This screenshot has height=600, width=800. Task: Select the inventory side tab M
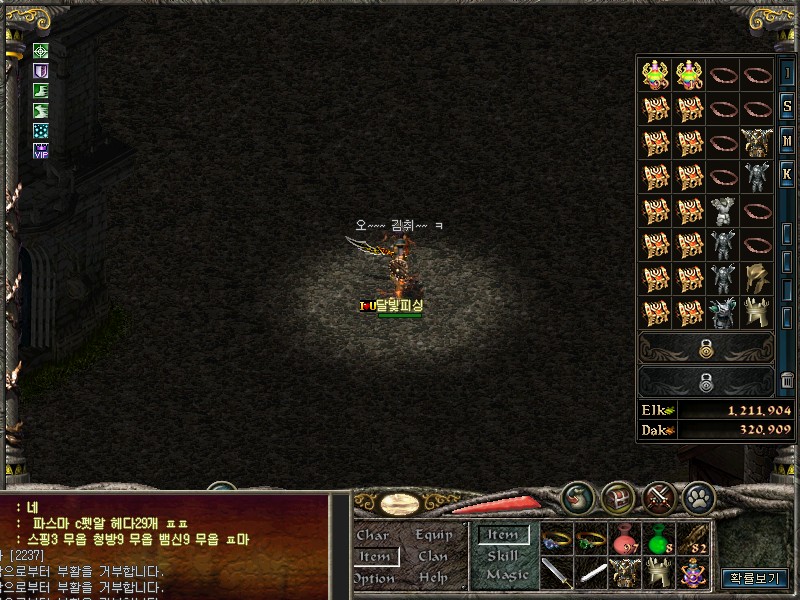click(788, 141)
